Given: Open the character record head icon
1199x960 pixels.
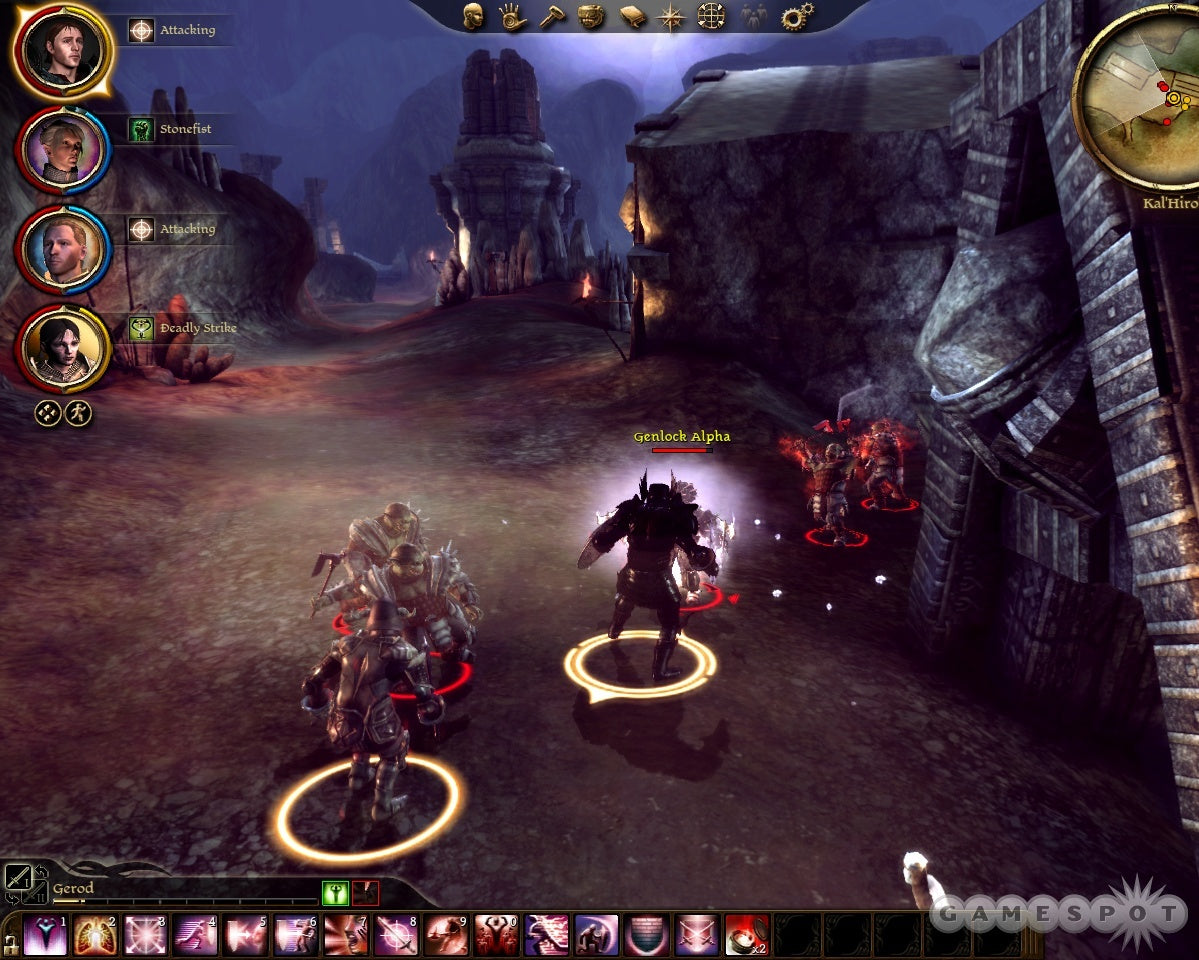Looking at the screenshot, I should pyautogui.click(x=472, y=16).
